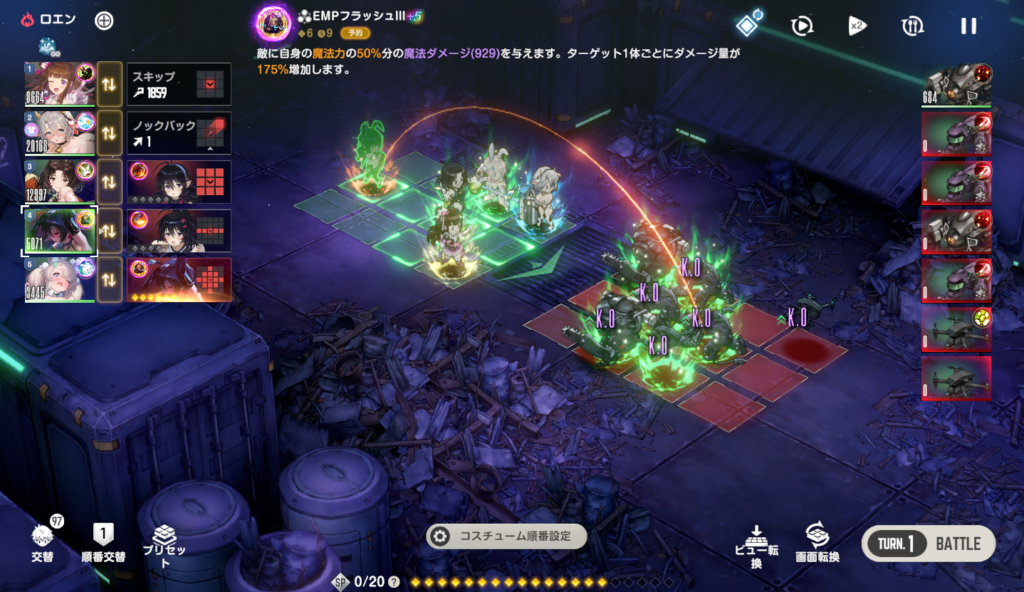Select the character portrait with 20168 HP
The width and height of the screenshot is (1024, 592).
point(60,134)
